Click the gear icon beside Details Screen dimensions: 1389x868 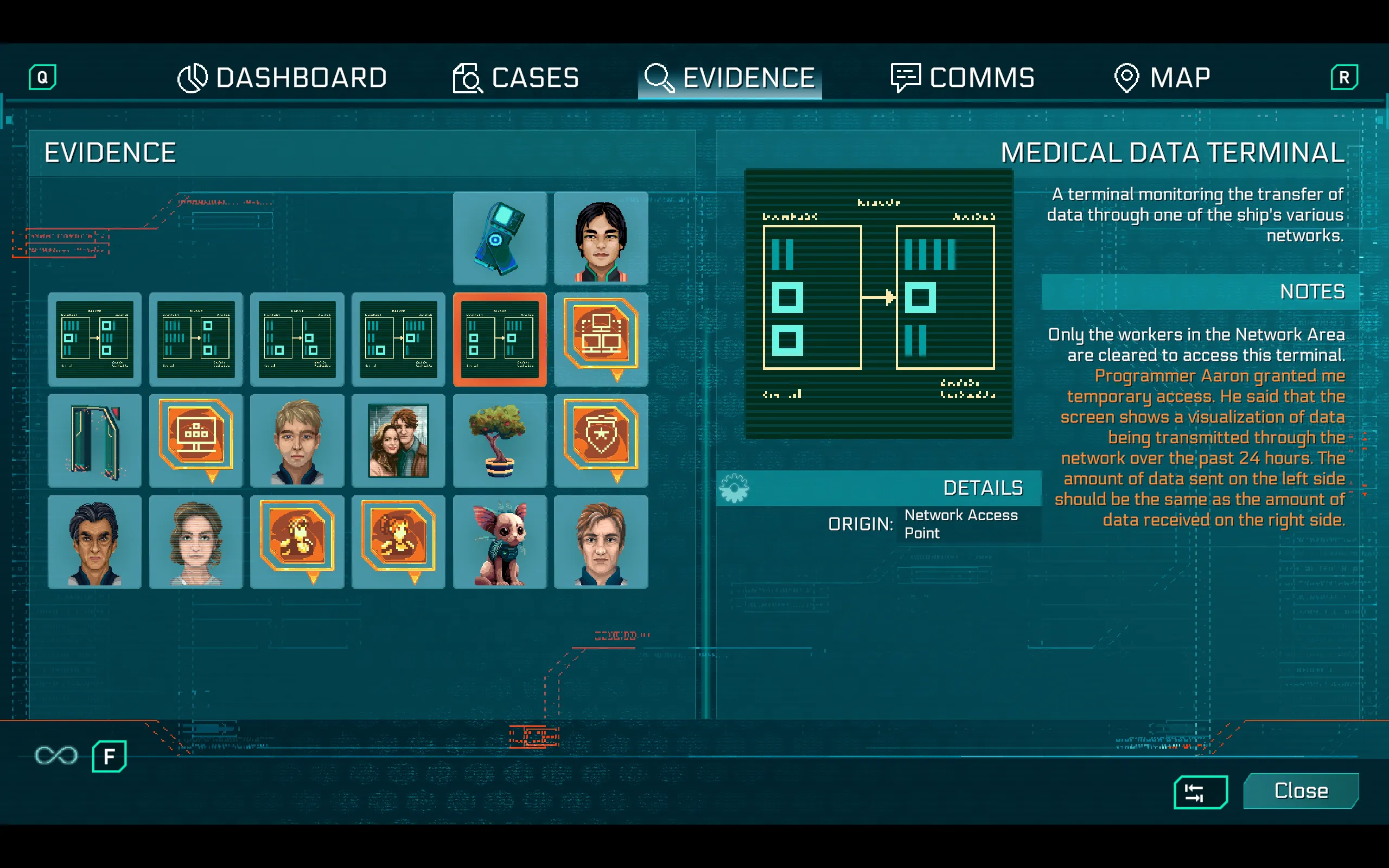pyautogui.click(x=734, y=489)
